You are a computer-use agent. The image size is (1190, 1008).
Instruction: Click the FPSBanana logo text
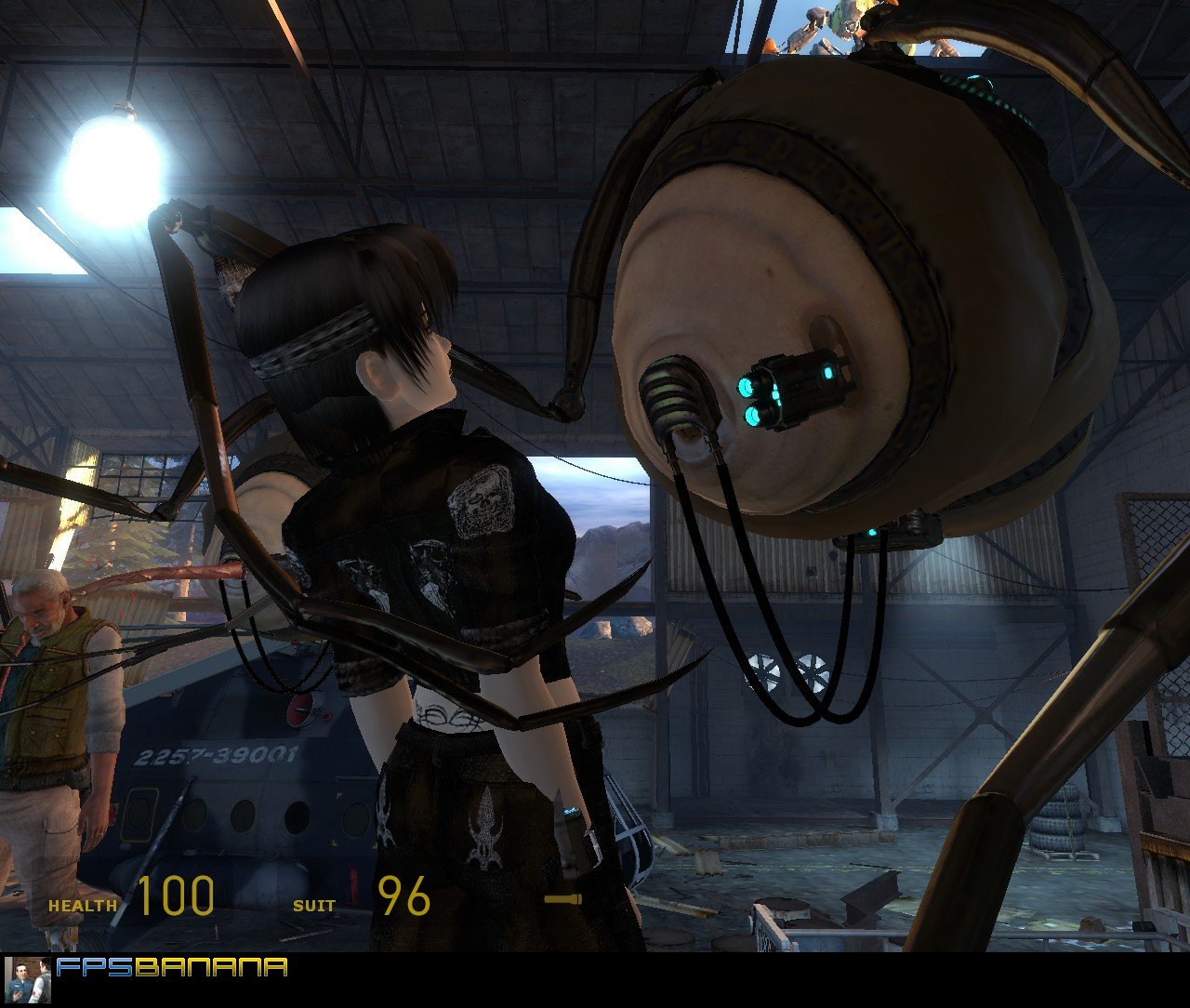point(171,968)
